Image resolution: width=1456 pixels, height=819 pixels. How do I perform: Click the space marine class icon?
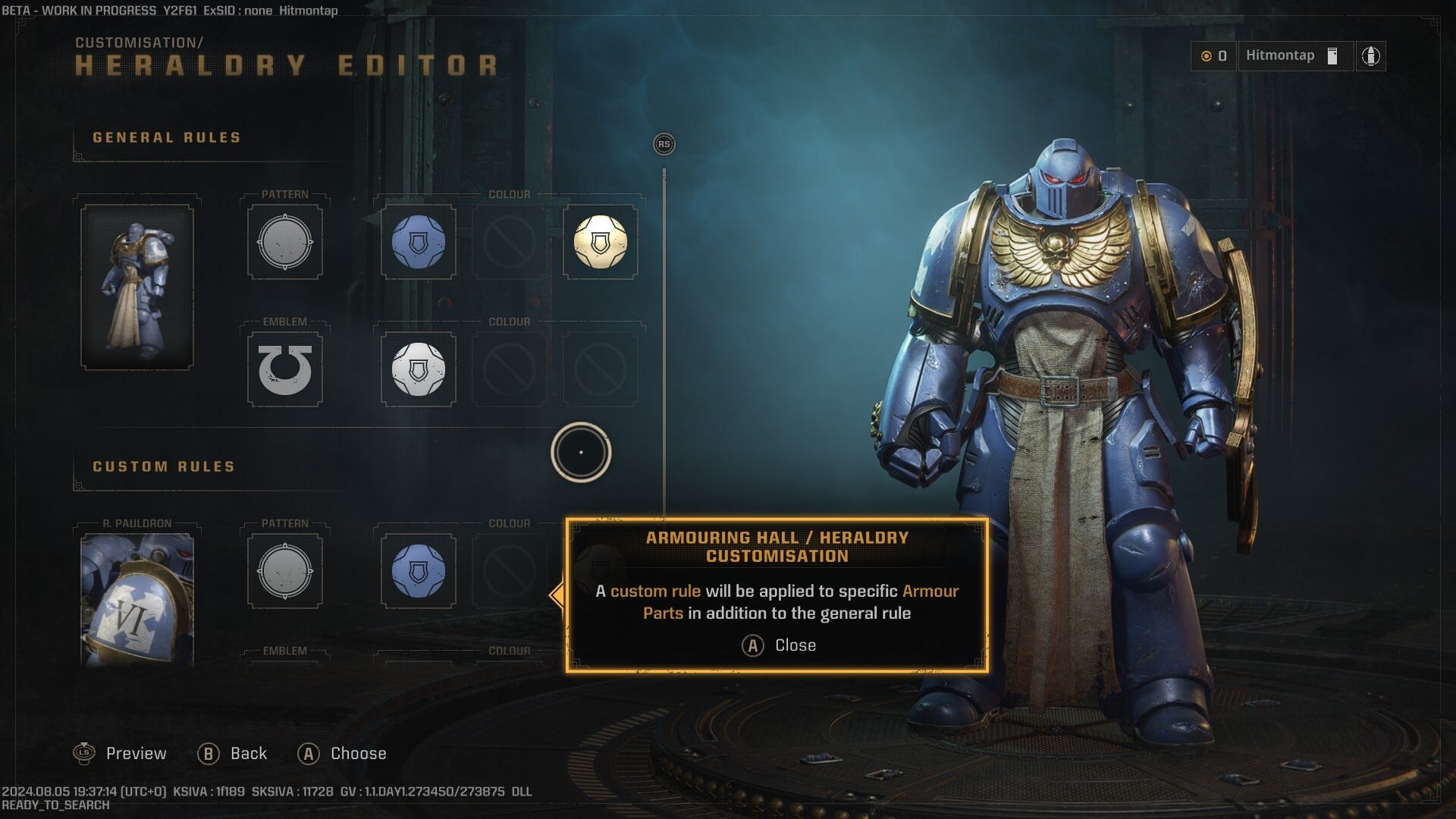coord(1370,56)
